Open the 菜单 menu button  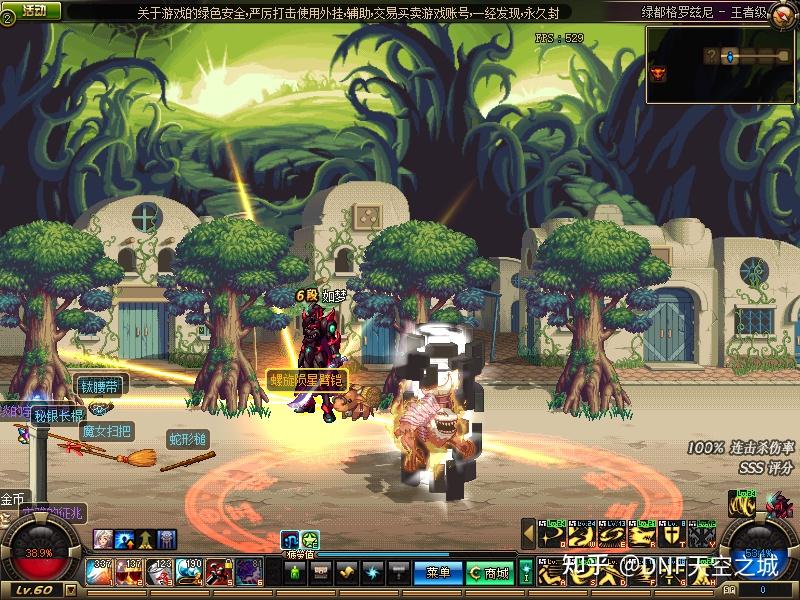pos(438,573)
